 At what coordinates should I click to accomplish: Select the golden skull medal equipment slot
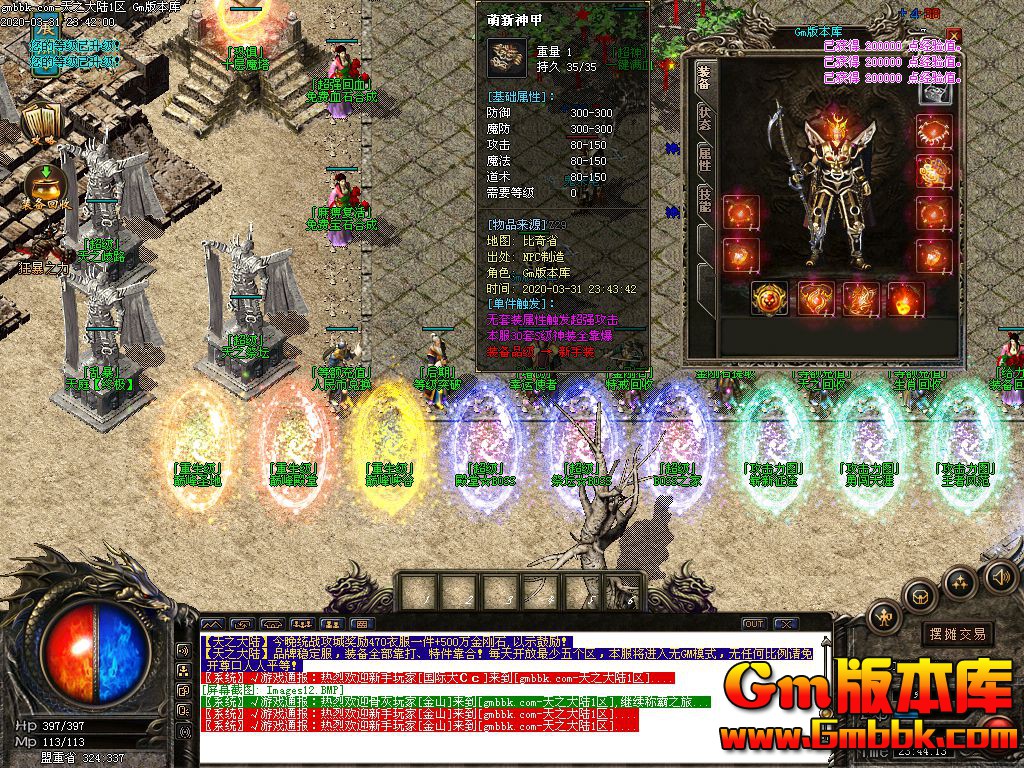click(x=768, y=298)
